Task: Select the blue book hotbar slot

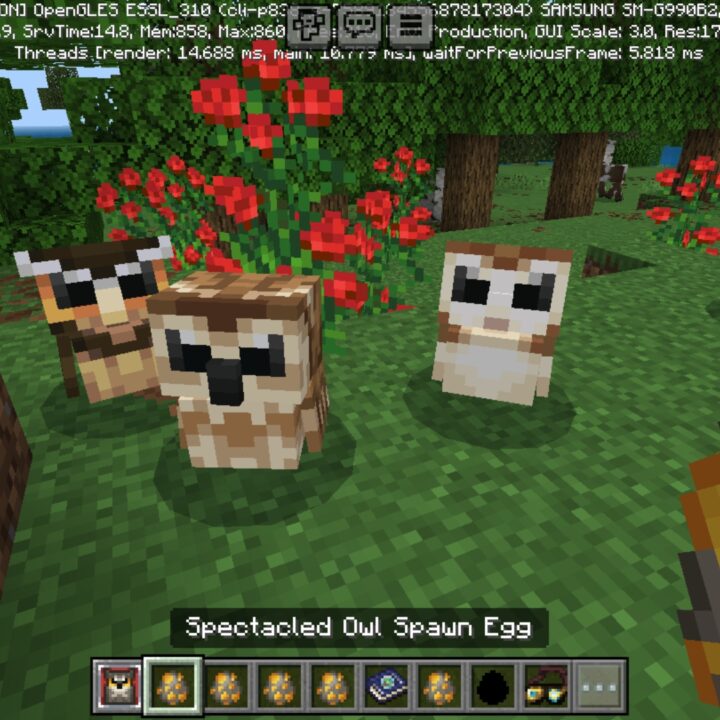Action: [386, 686]
